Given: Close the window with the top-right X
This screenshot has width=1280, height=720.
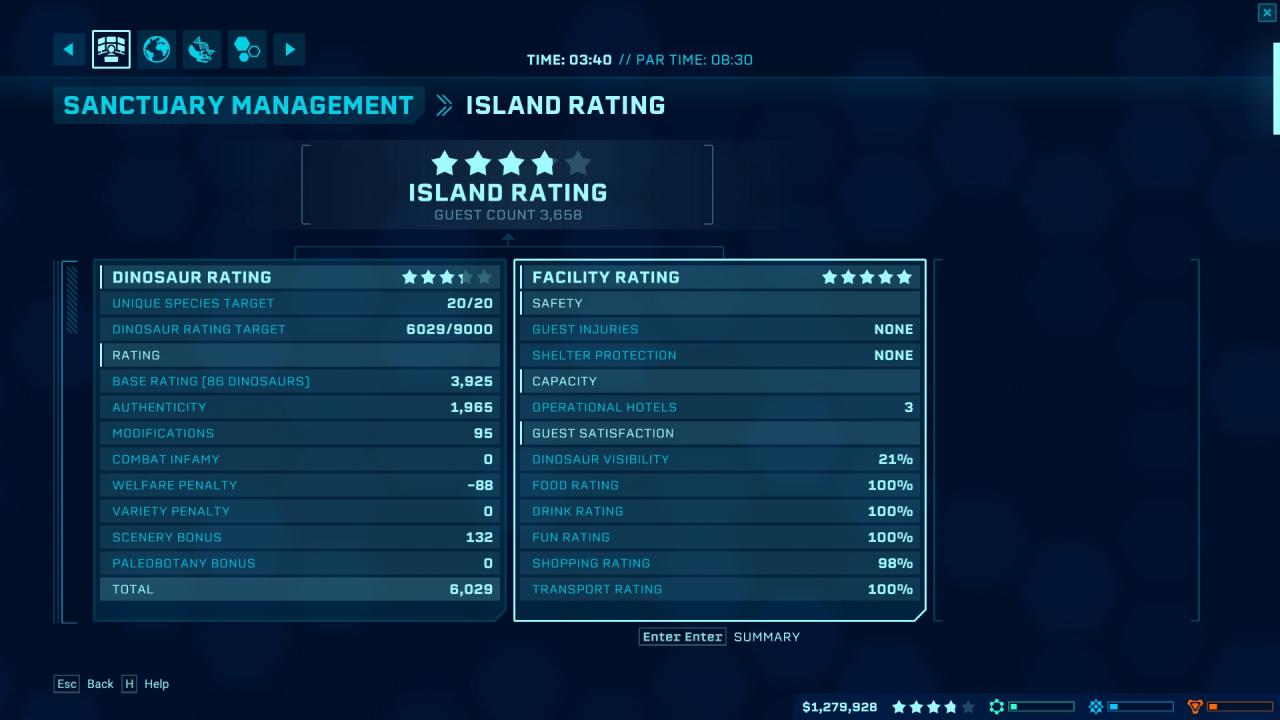Looking at the screenshot, I should pyautogui.click(x=1266, y=12).
